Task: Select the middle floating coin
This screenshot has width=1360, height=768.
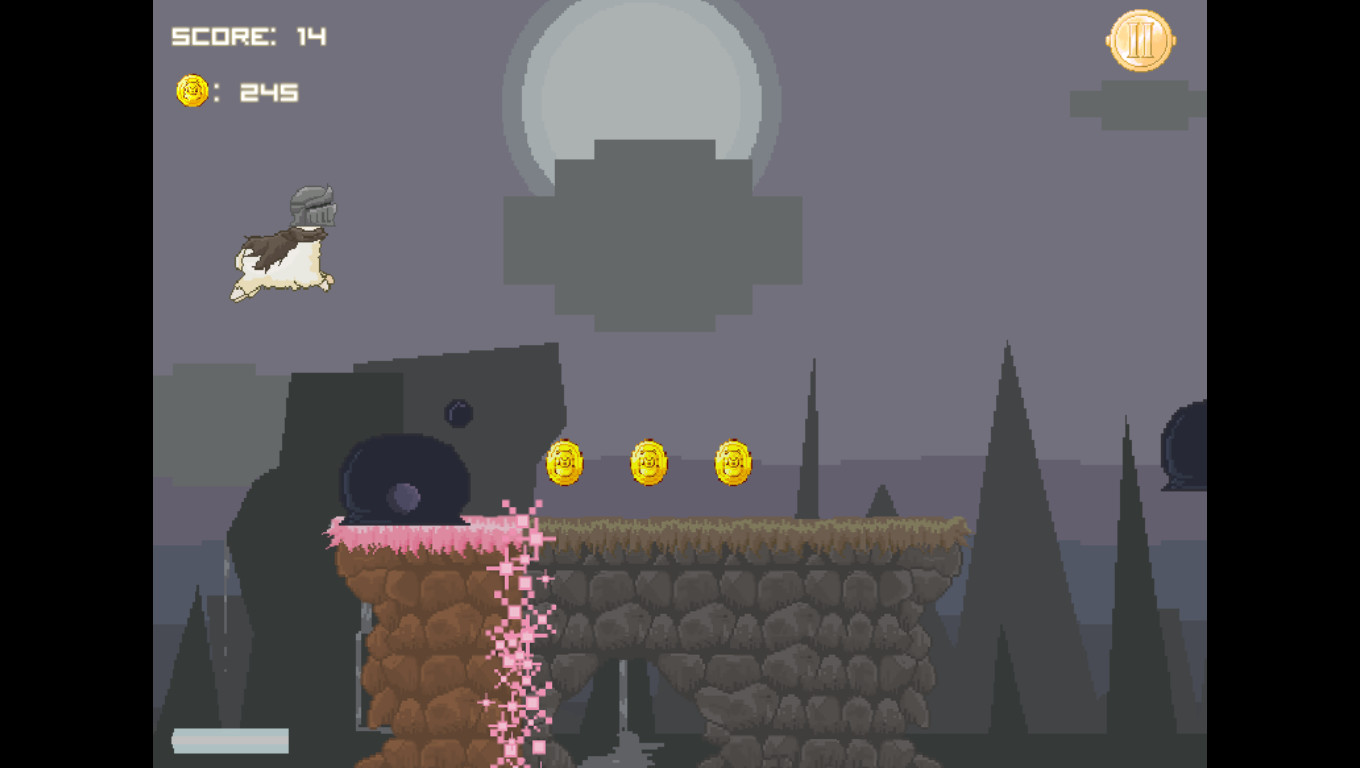Action: click(x=648, y=463)
